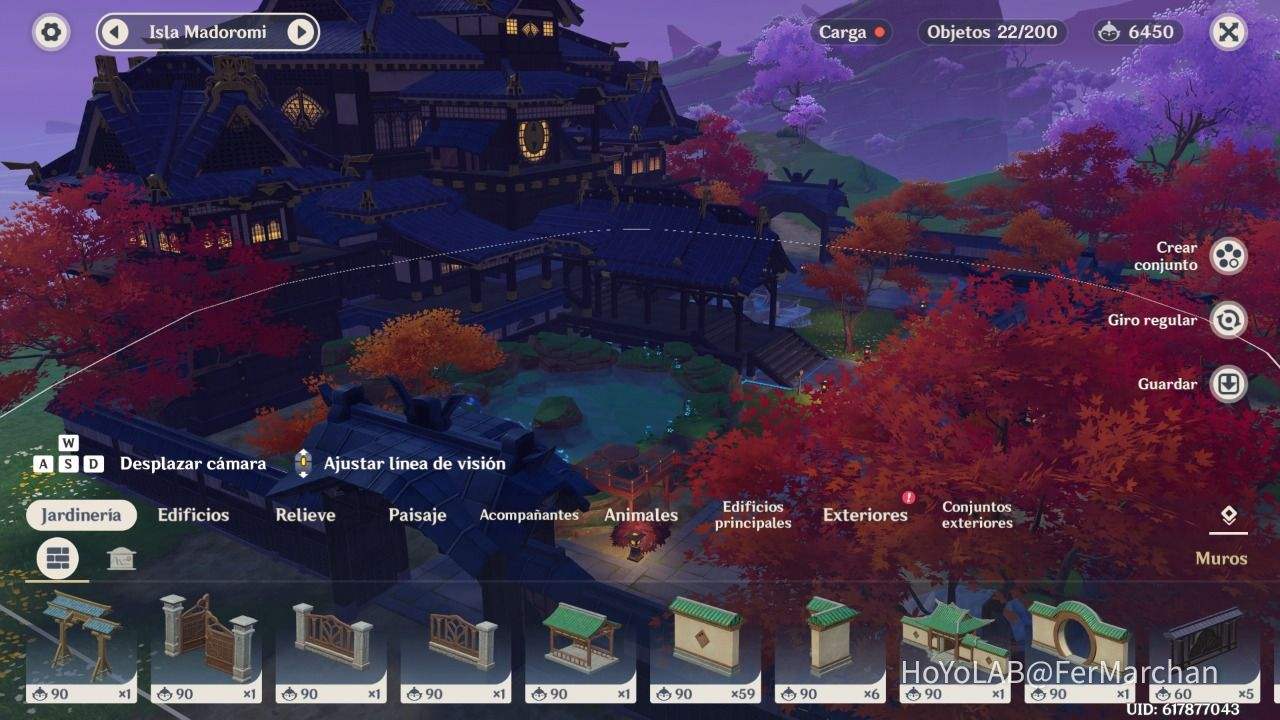
Task: Open the Objetos 22/200 counter
Action: 991,31
